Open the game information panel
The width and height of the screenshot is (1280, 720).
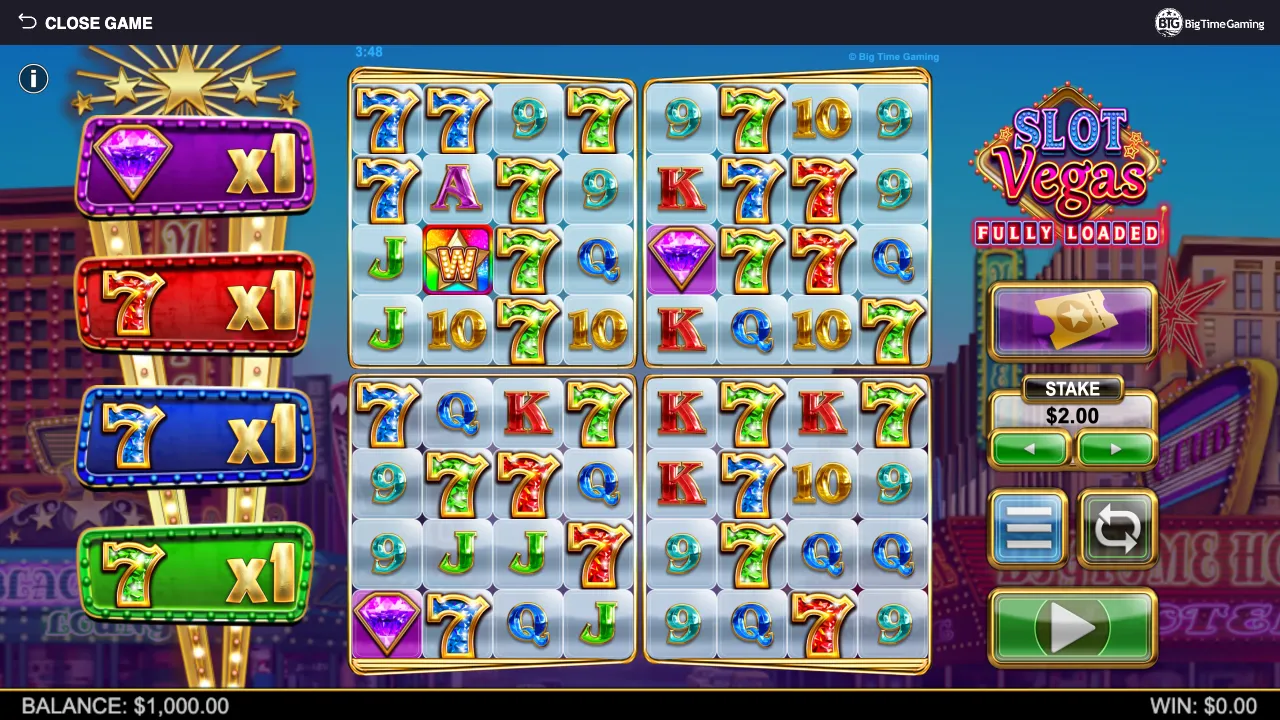coord(33,78)
